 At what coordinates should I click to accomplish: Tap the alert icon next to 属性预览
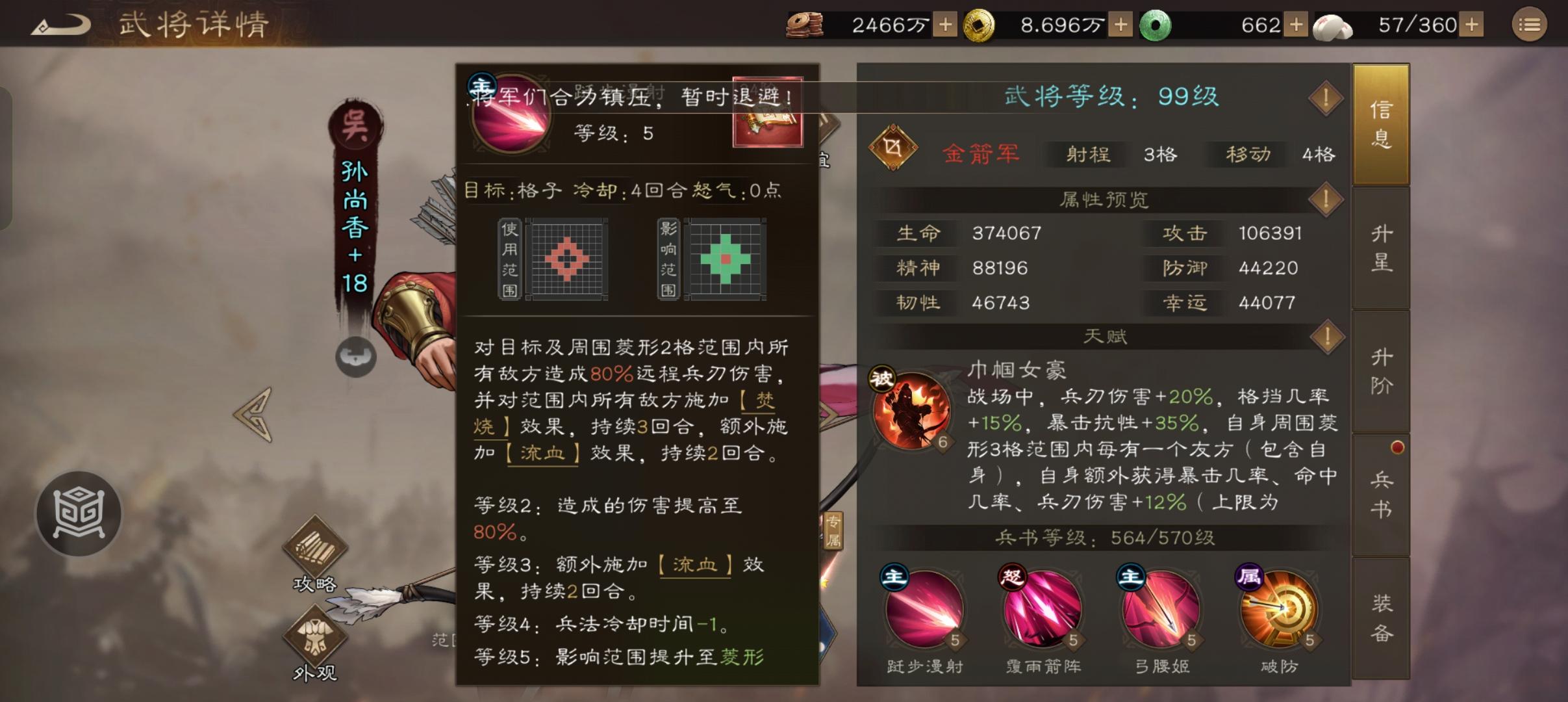pyautogui.click(x=1327, y=200)
